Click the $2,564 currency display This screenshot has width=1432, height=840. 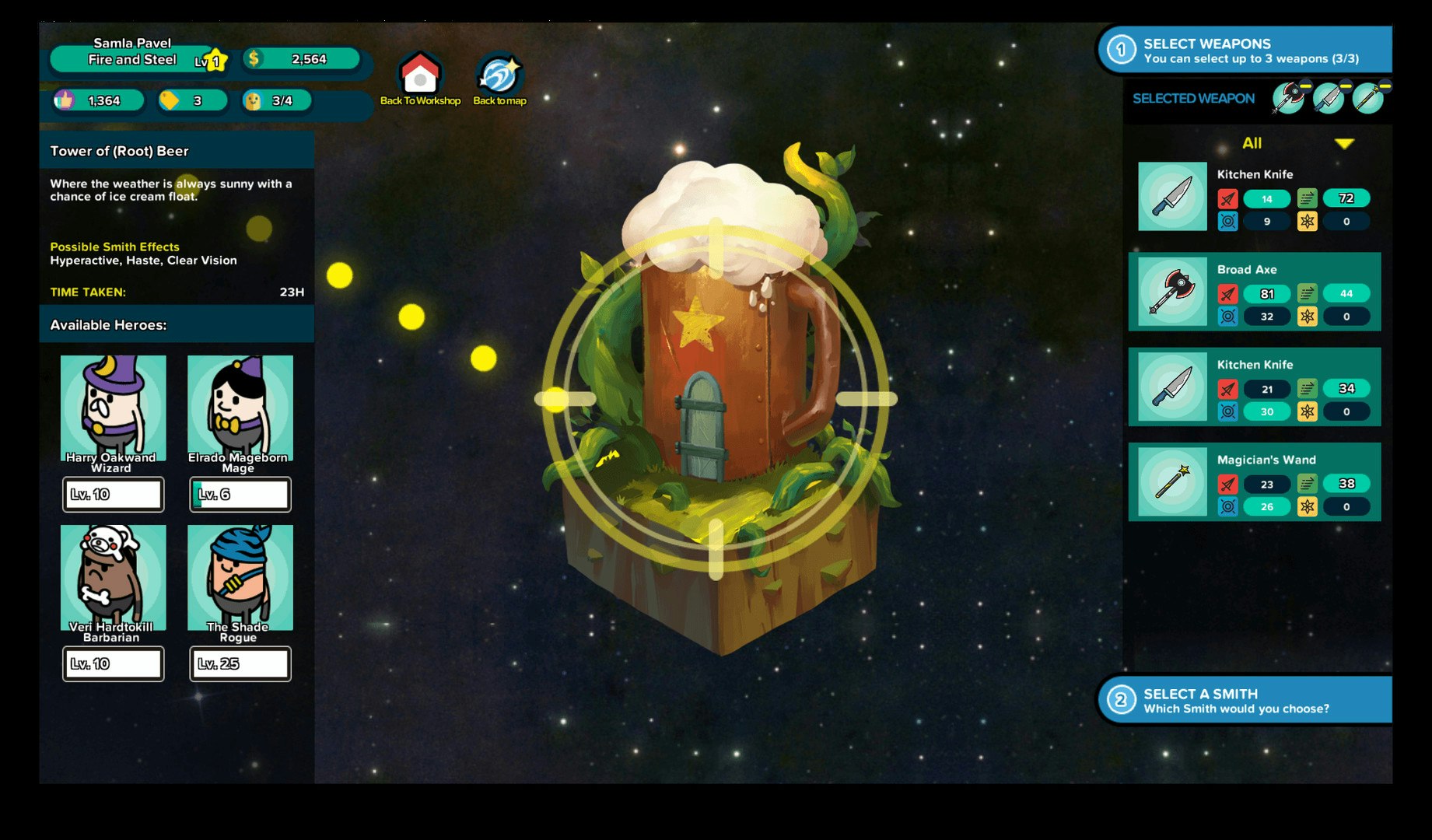303,58
